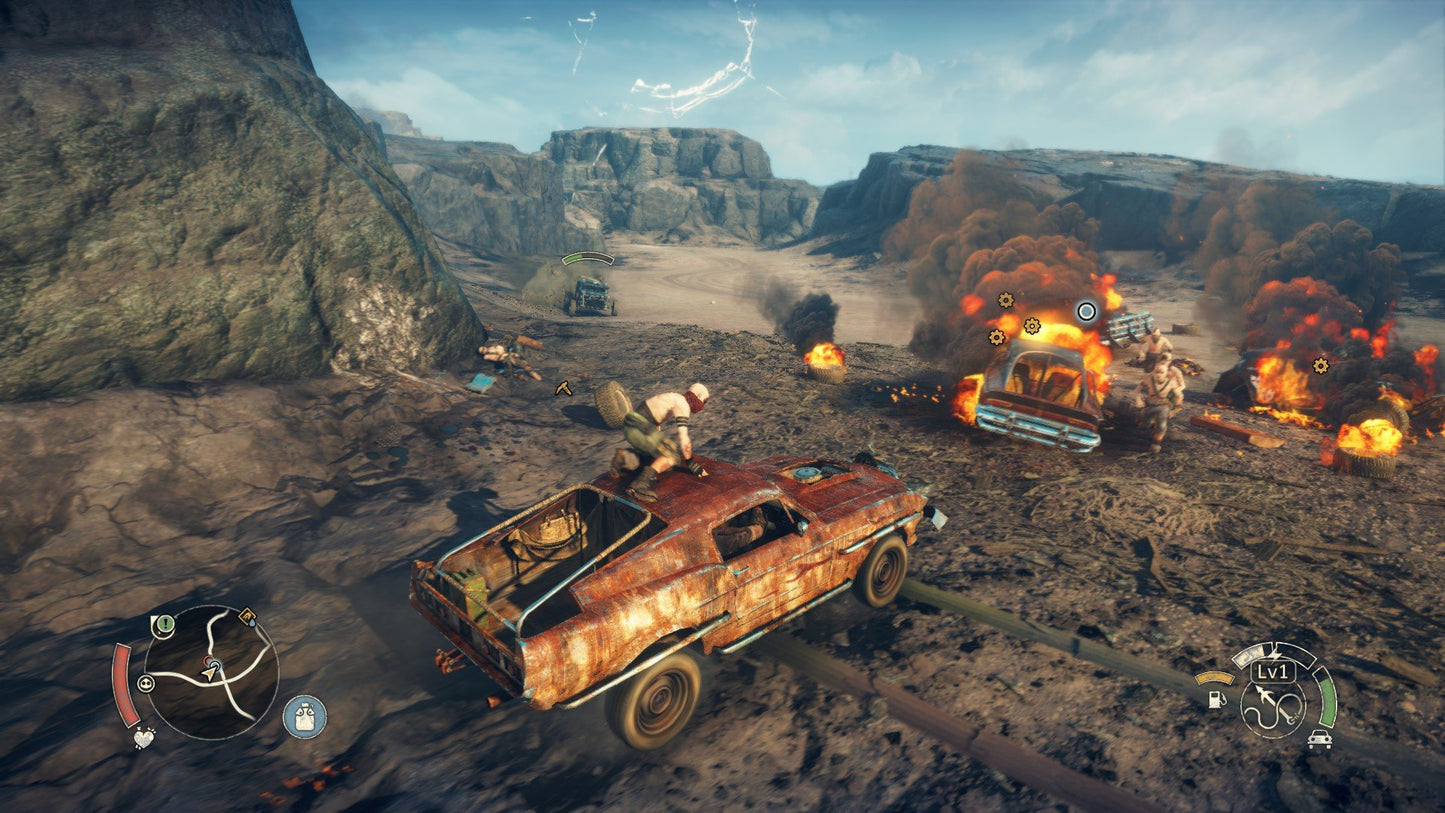Image resolution: width=1445 pixels, height=813 pixels.
Task: Open the green exclamation mission marker on minimap
Action: tap(164, 625)
